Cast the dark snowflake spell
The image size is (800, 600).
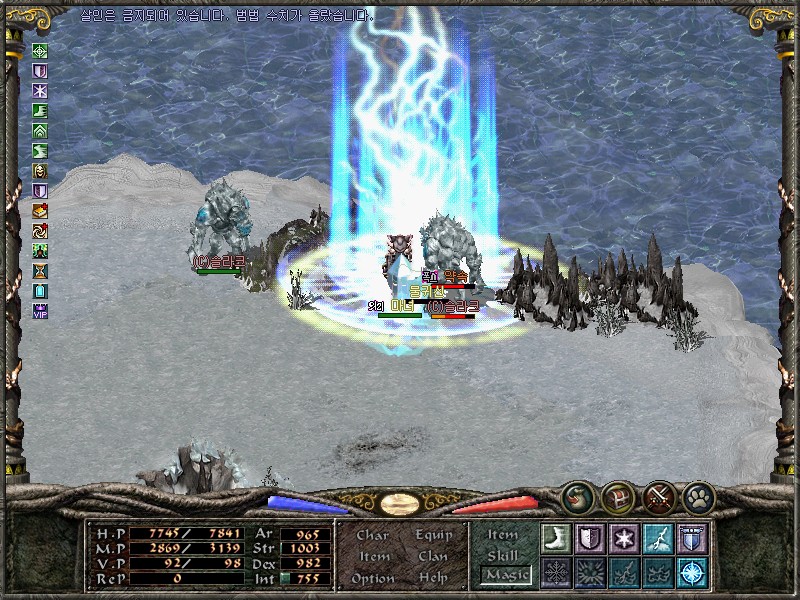pyautogui.click(x=555, y=572)
